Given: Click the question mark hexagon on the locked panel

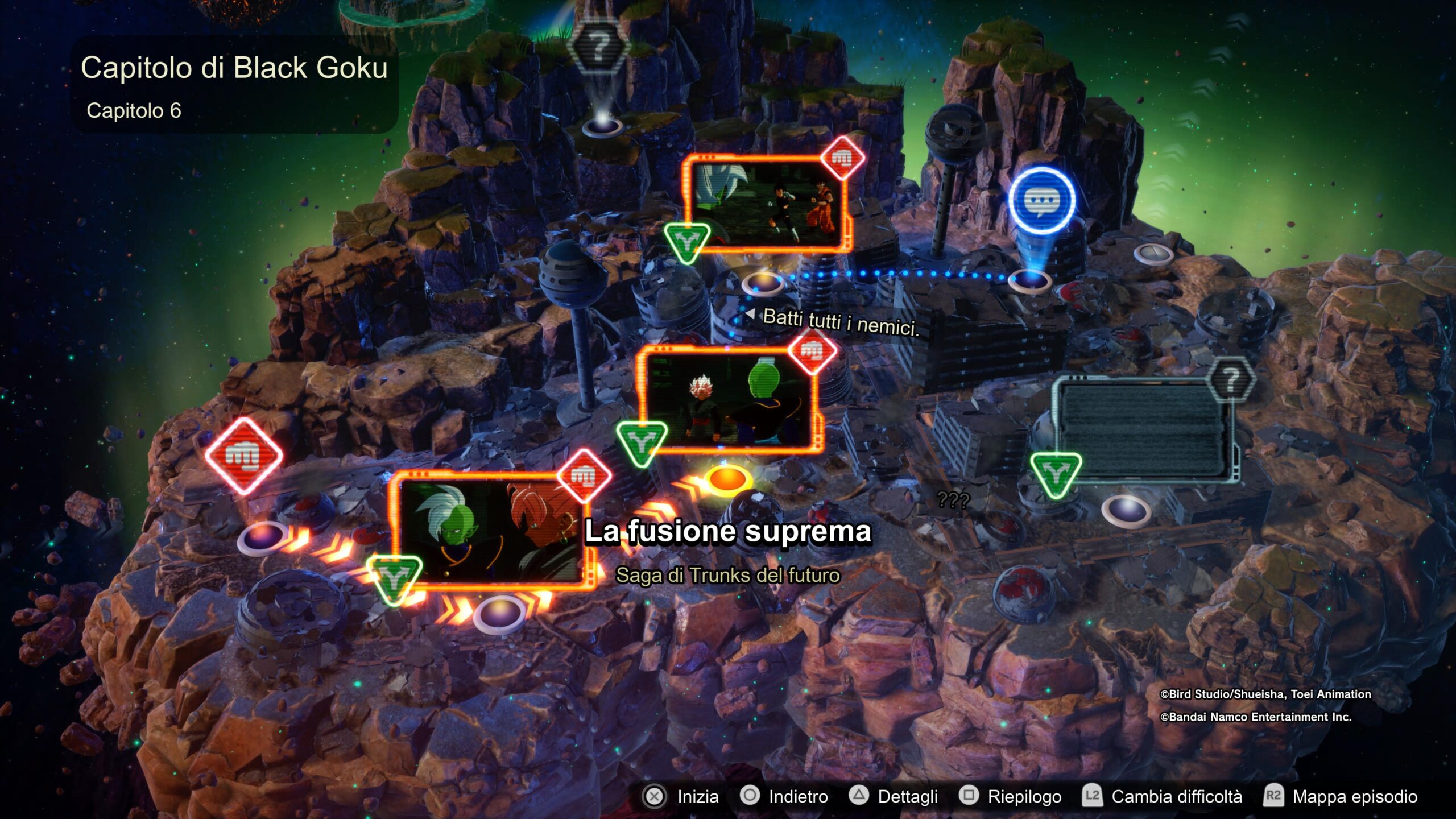Looking at the screenshot, I should (x=1231, y=380).
